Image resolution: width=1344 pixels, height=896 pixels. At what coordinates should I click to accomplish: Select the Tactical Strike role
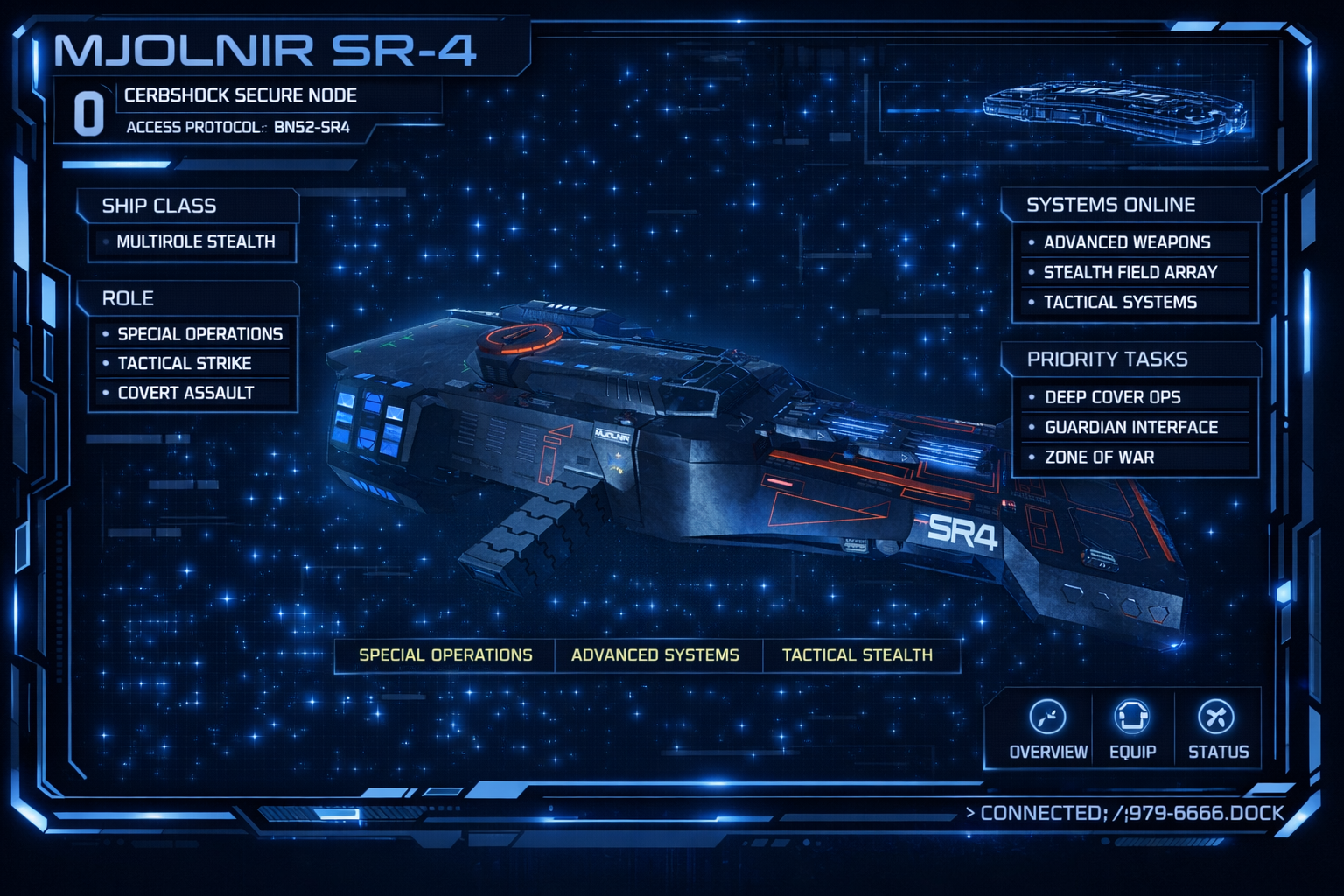pos(185,363)
